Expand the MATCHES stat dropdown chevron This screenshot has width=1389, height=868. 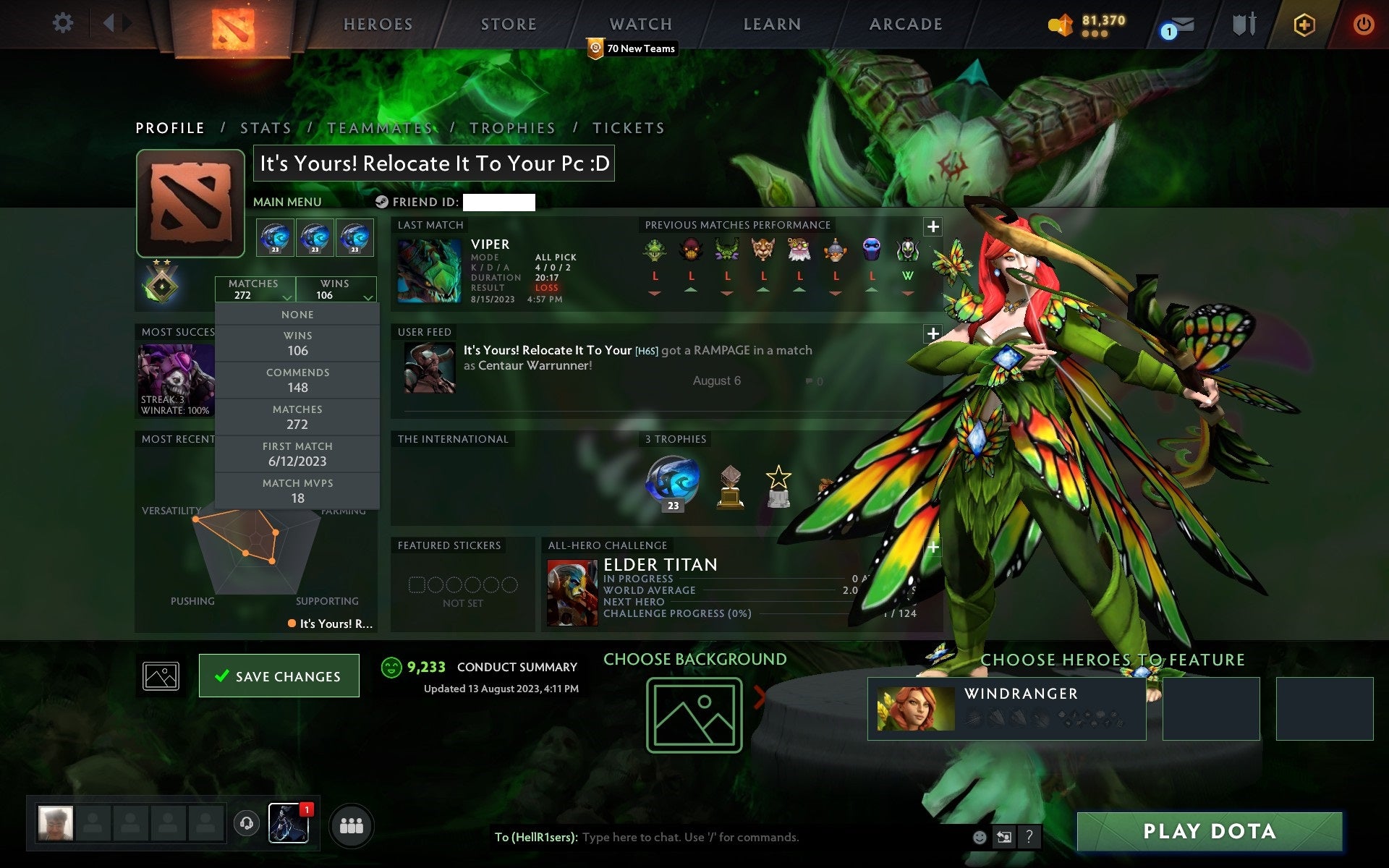click(x=286, y=298)
